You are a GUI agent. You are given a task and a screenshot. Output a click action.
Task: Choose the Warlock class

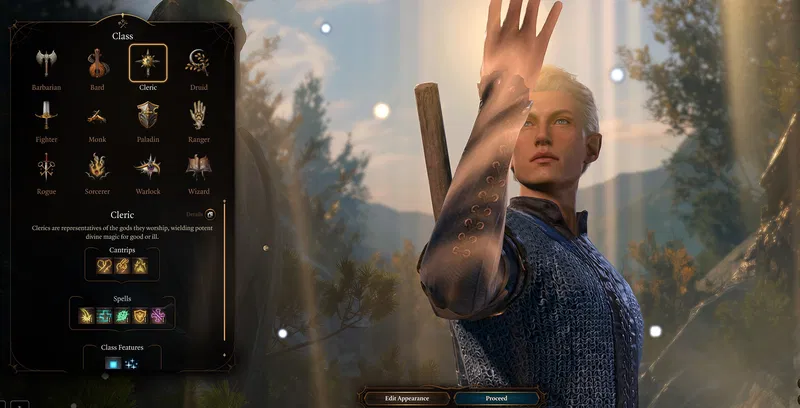tap(148, 167)
